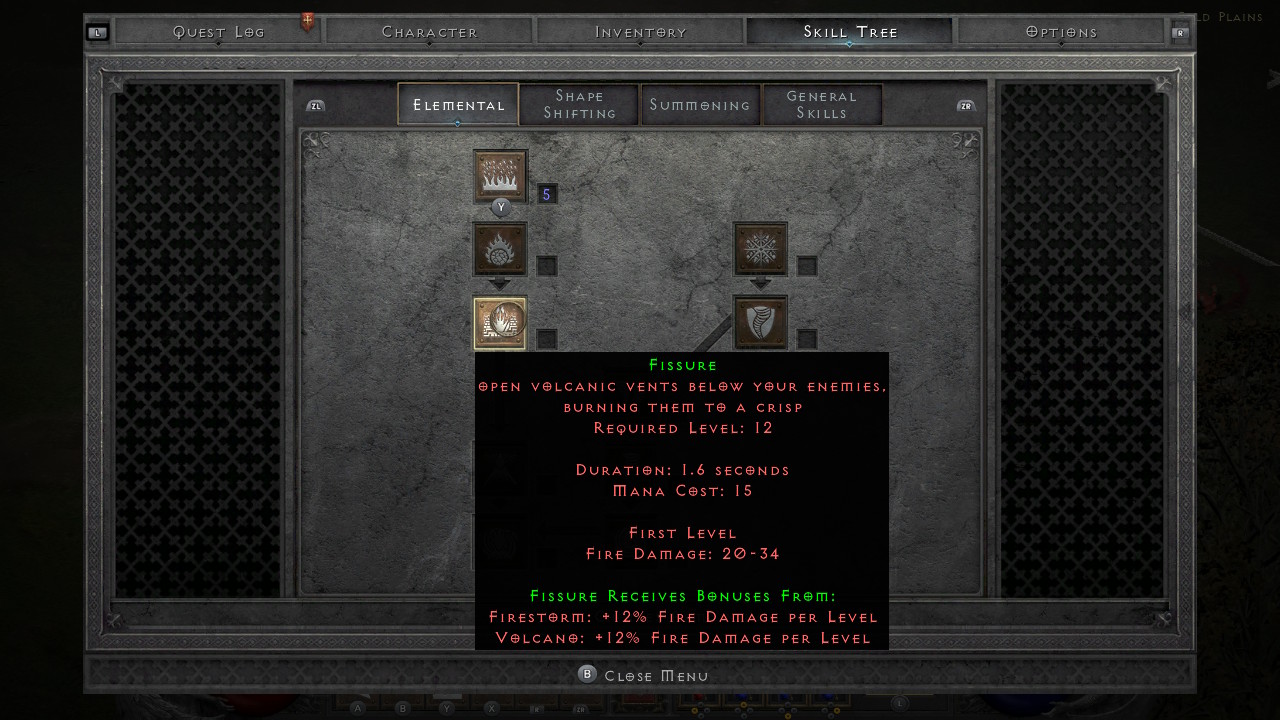Switch to the Character tab
Viewport: 1280px width, 720px height.
click(x=430, y=32)
